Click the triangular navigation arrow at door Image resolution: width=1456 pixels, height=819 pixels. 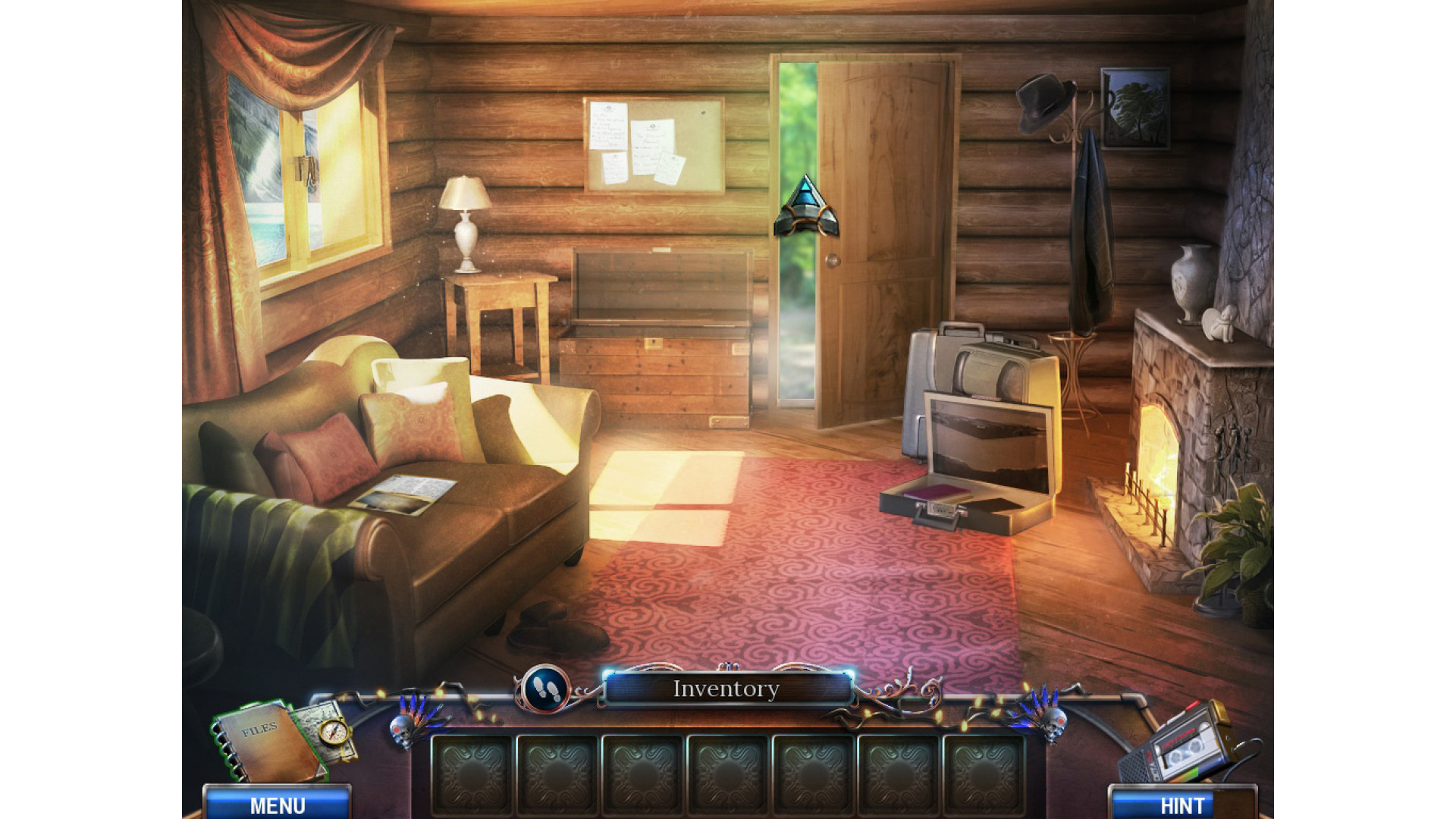[806, 206]
